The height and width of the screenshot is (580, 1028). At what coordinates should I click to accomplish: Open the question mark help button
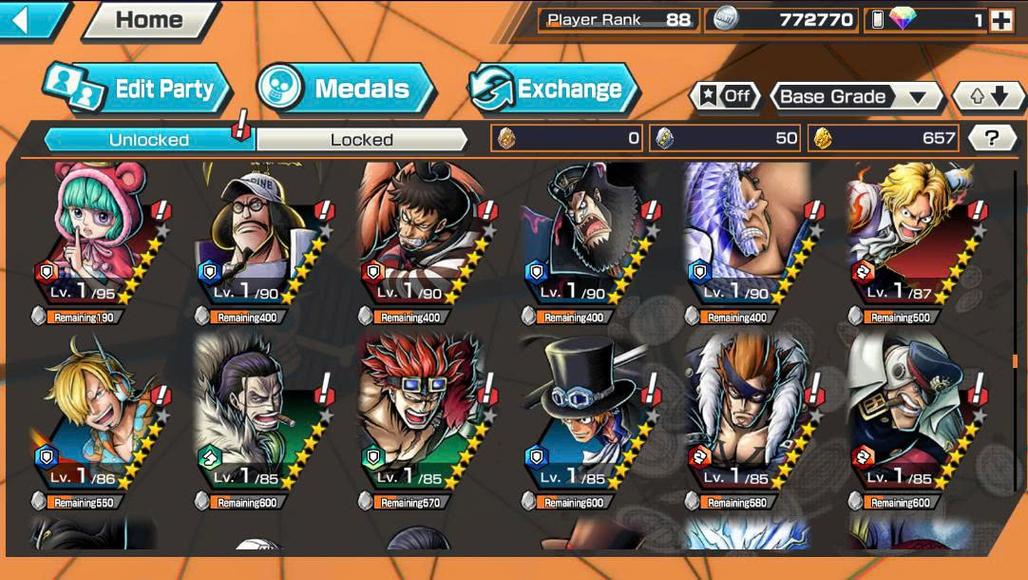991,138
